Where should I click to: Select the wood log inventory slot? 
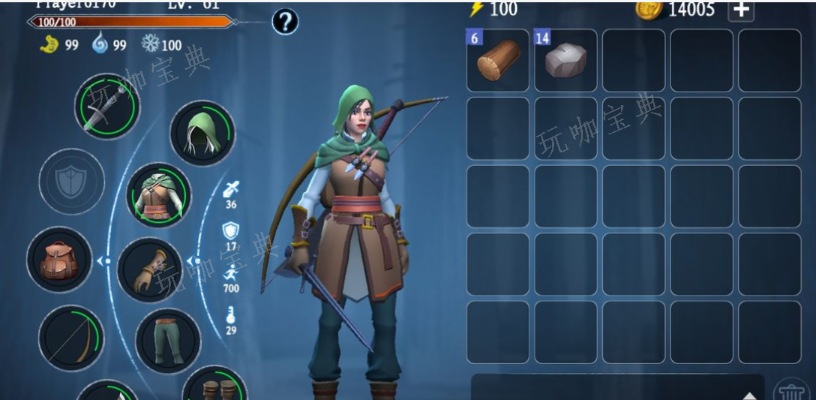pyautogui.click(x=497, y=61)
